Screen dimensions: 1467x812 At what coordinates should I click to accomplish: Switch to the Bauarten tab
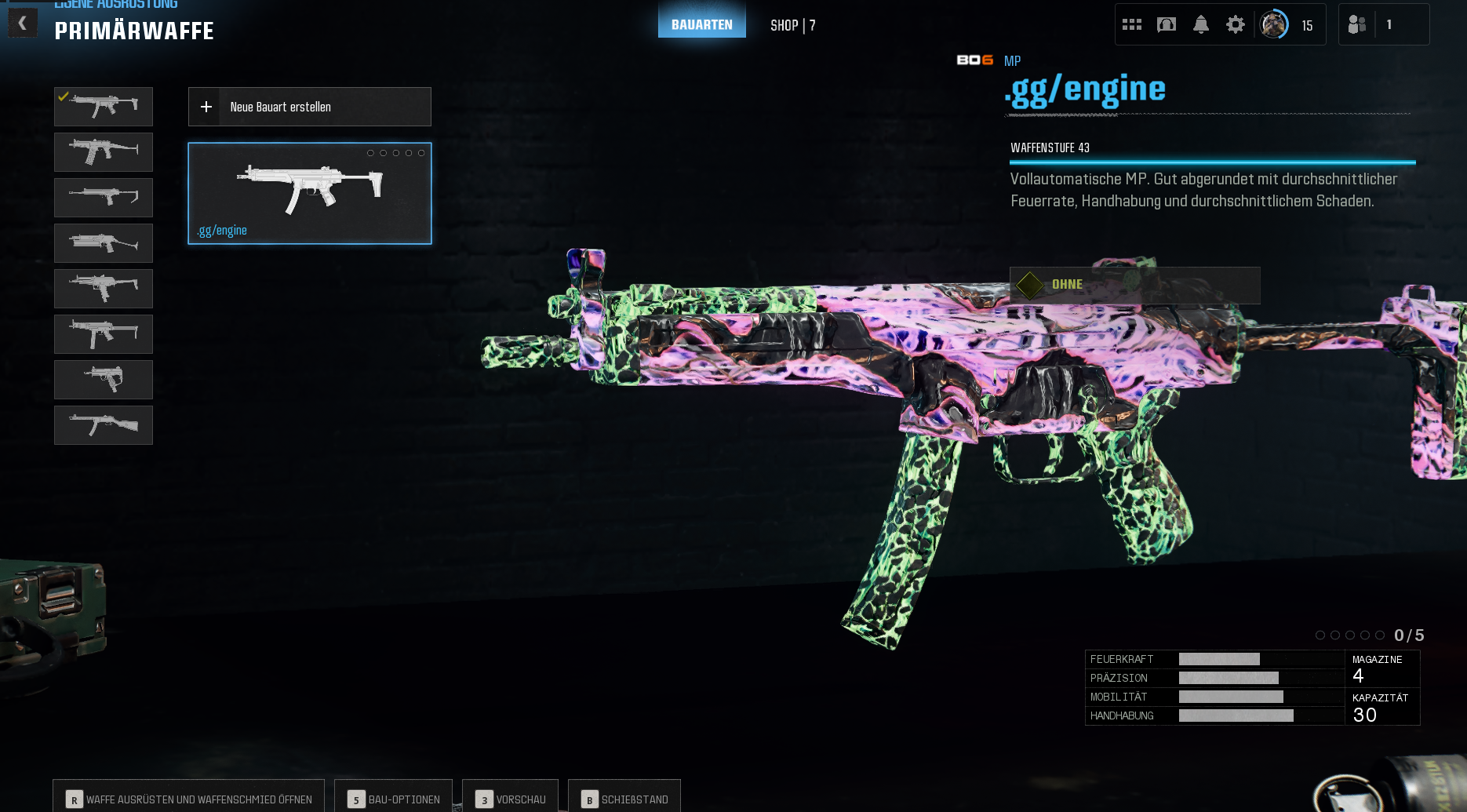(701, 24)
